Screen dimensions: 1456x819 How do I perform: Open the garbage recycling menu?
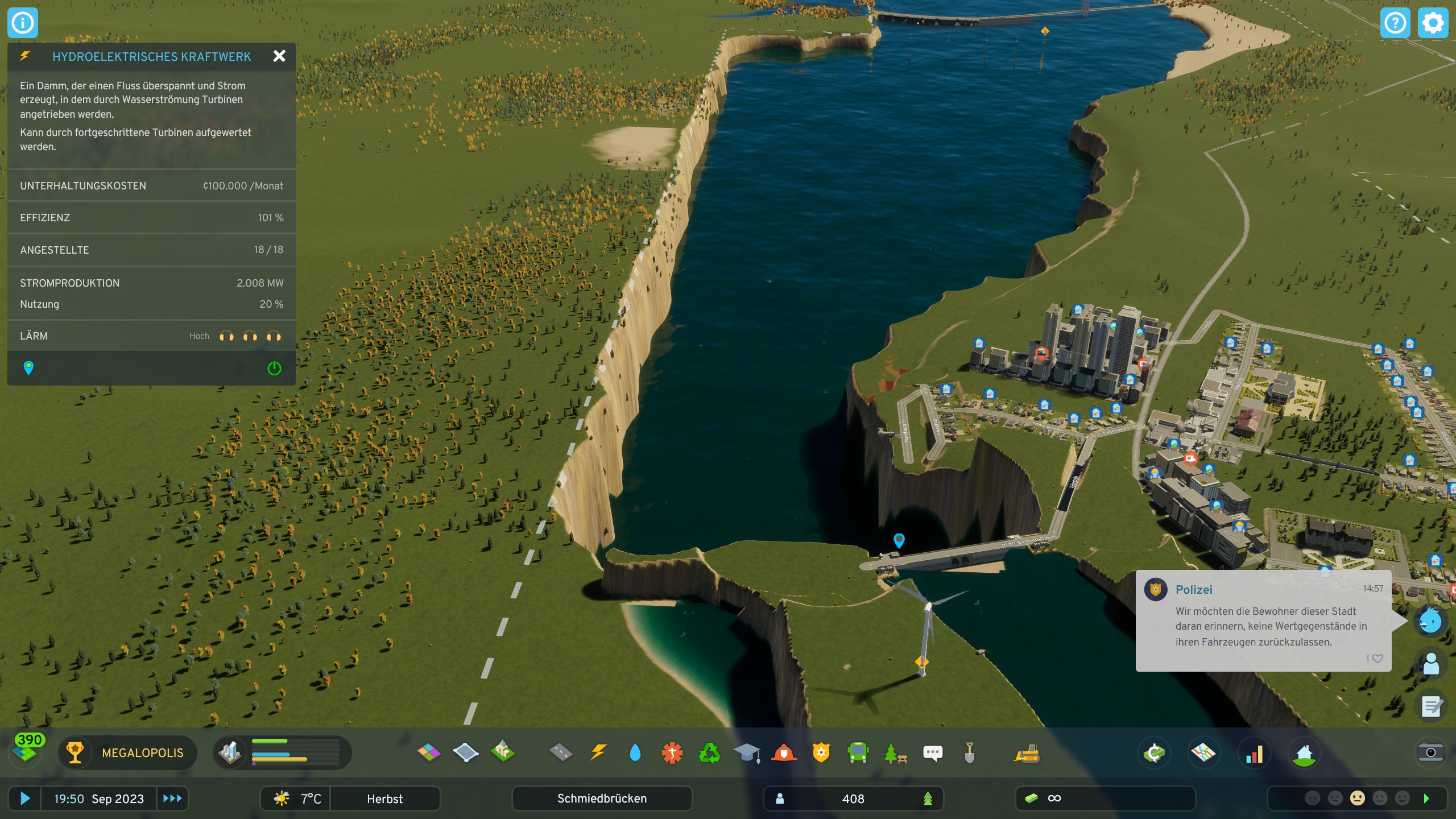[709, 753]
